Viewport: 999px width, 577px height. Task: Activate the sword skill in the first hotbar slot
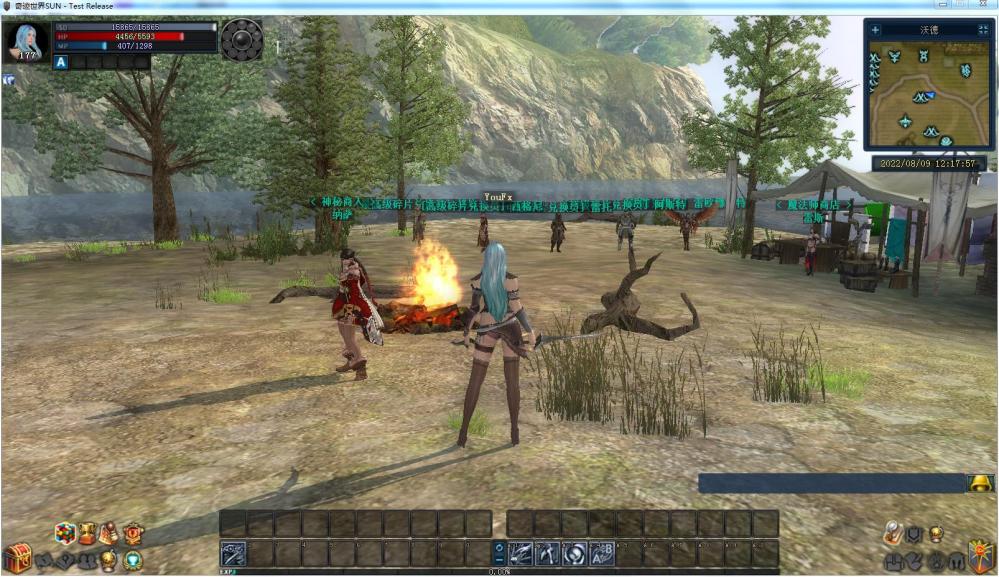click(x=233, y=553)
